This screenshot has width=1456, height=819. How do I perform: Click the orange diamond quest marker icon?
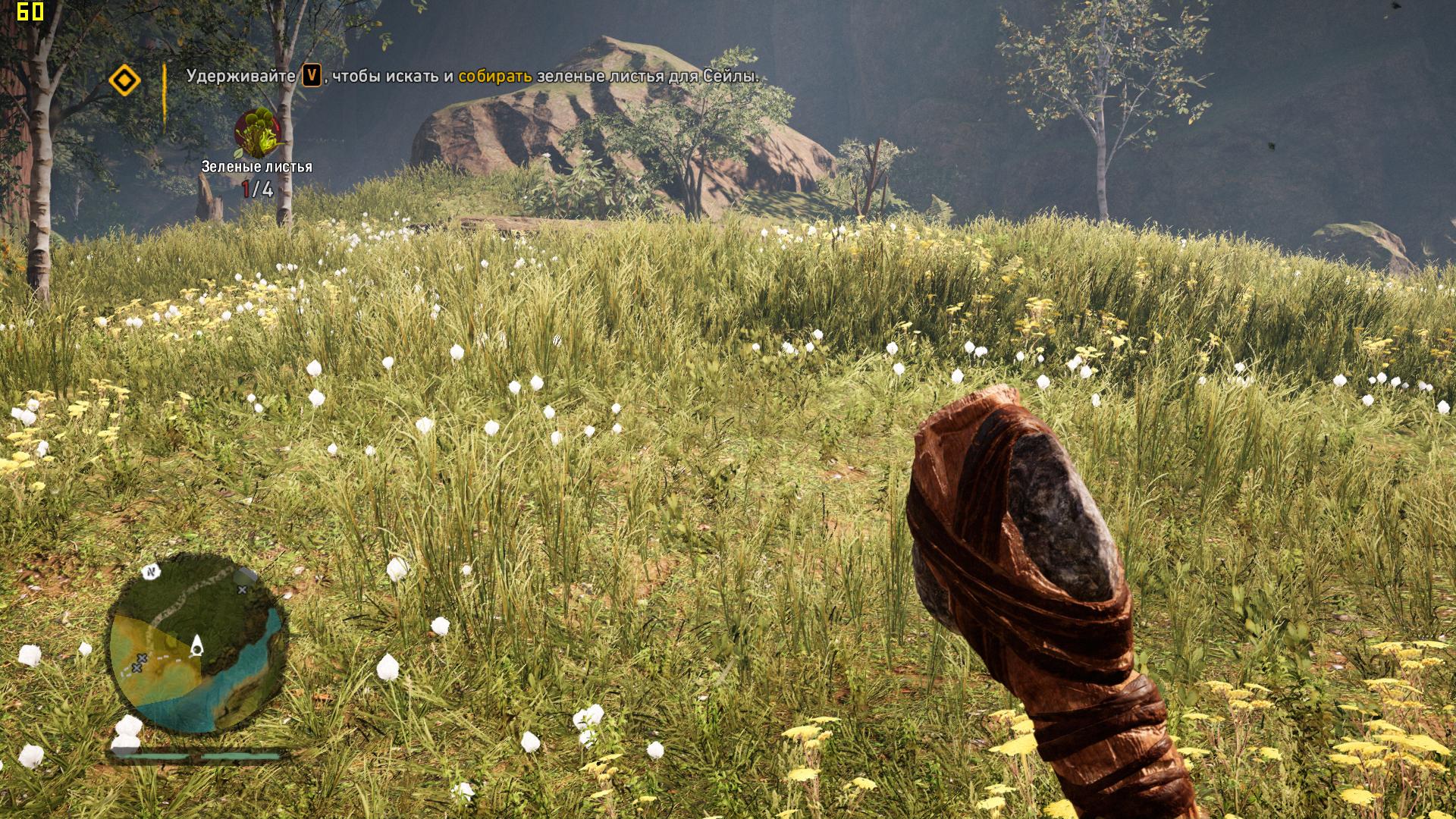(x=125, y=80)
